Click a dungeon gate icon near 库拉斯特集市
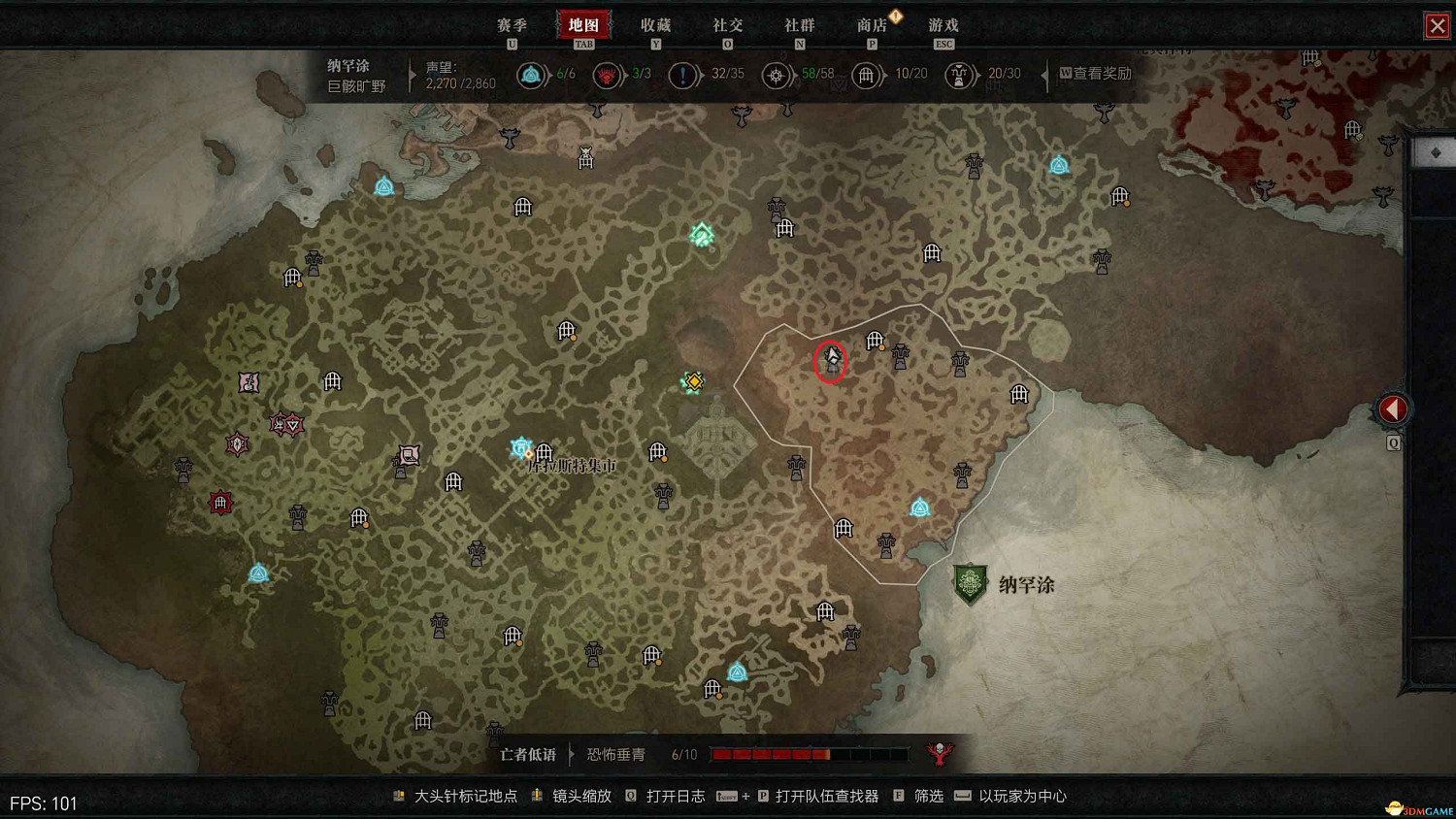This screenshot has width=1456, height=819. pos(543,453)
